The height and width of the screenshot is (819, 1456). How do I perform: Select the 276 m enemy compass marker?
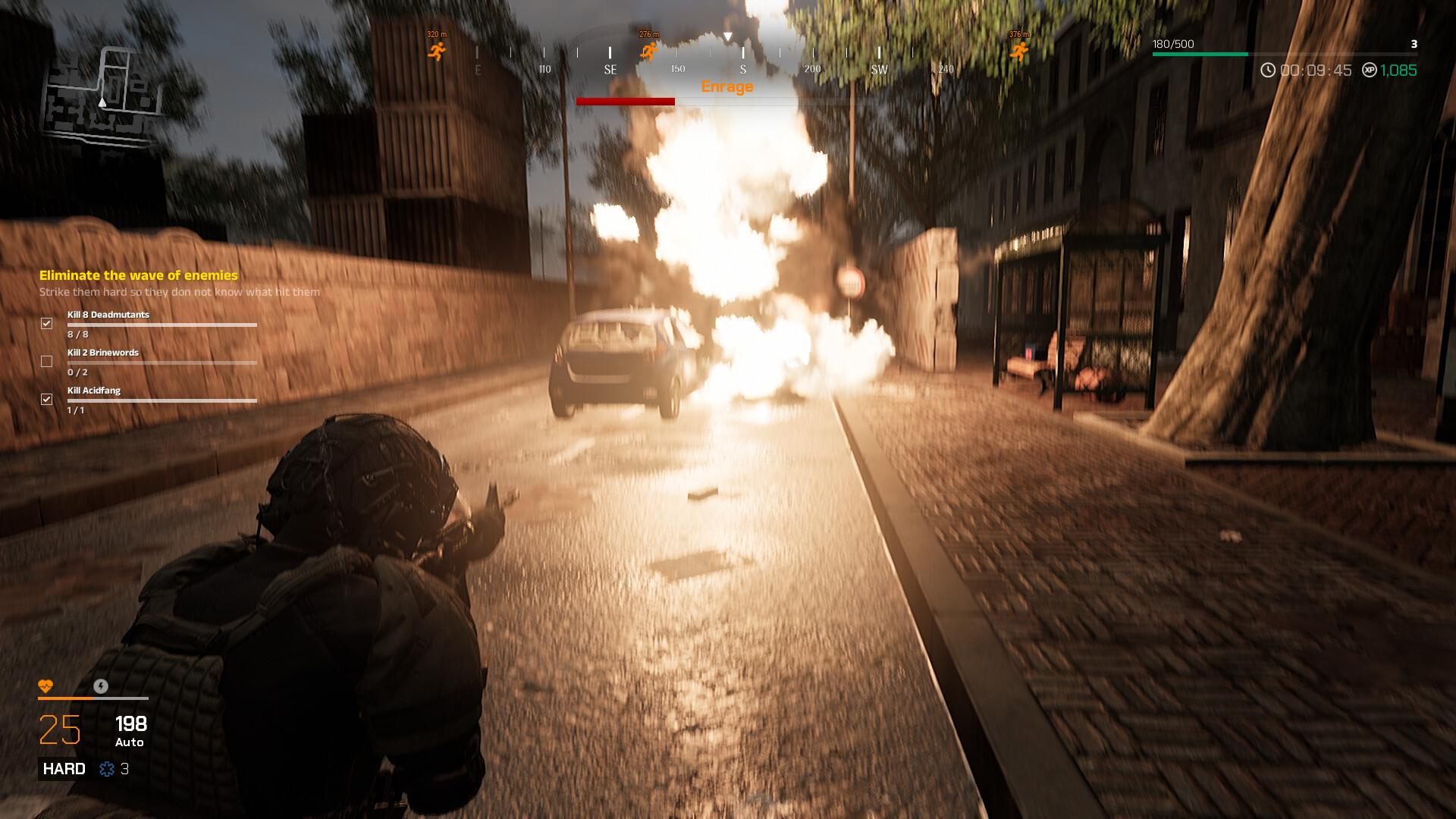[x=649, y=51]
